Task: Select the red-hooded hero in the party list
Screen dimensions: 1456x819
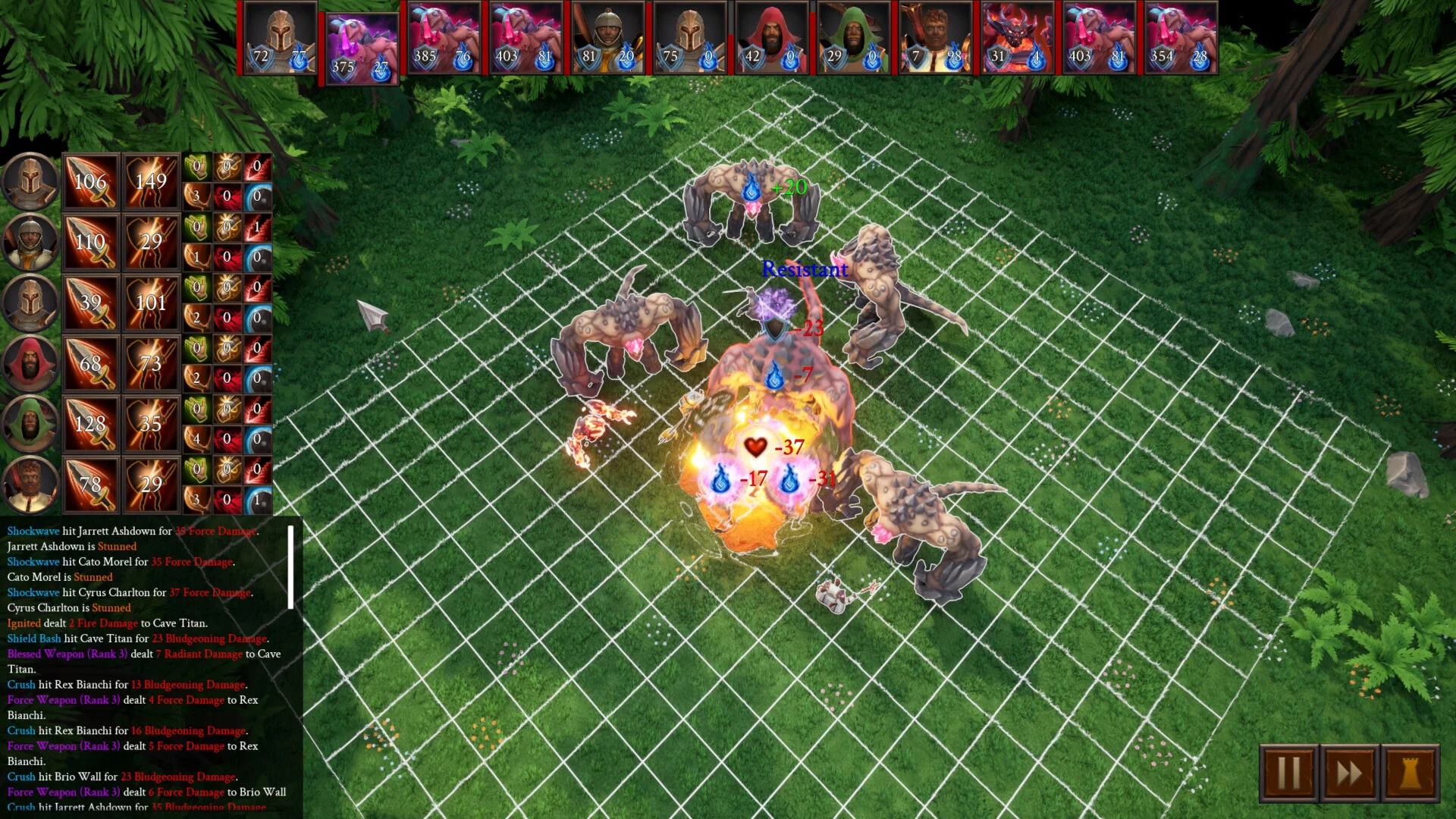Action: (30, 363)
